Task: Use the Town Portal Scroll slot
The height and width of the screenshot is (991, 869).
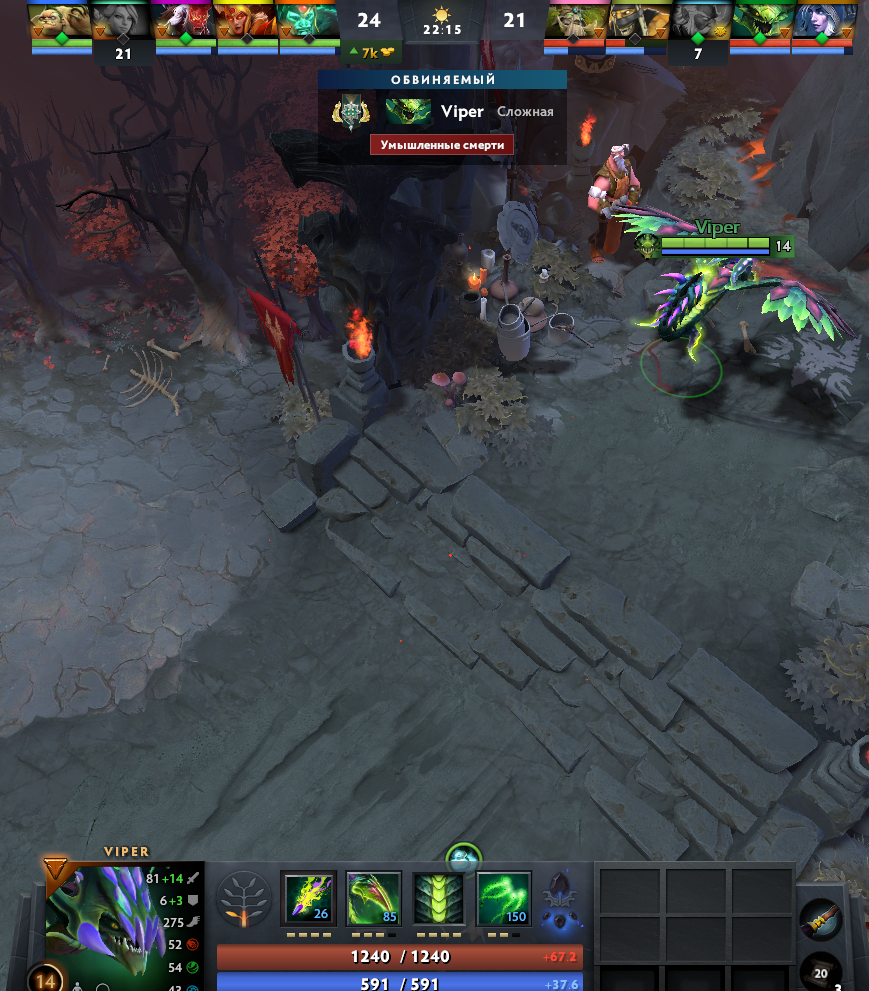Action: click(x=820, y=918)
